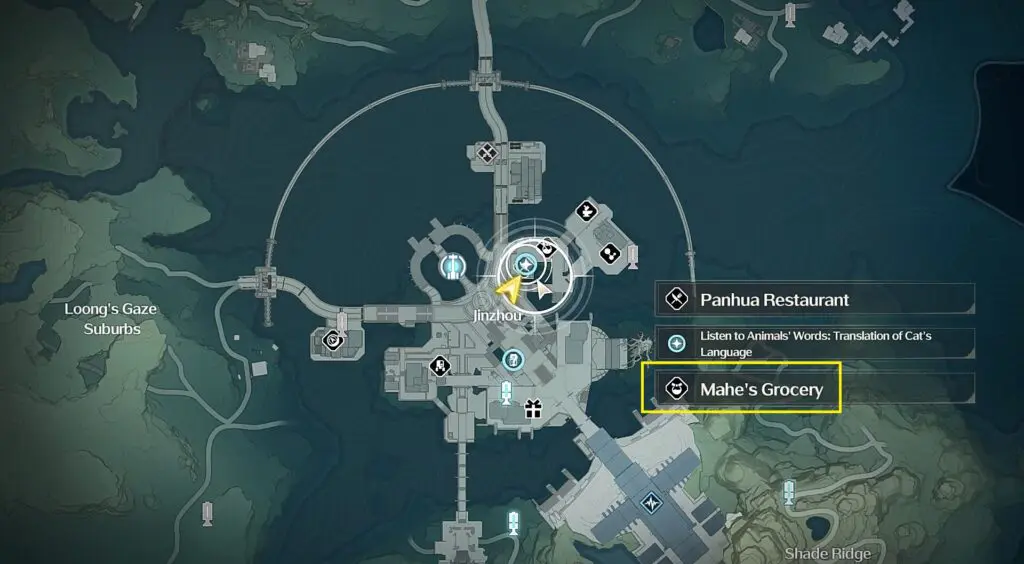Click the round blue marker below the Jinzhou label
Screen dimensions: 1024x564
(x=513, y=358)
